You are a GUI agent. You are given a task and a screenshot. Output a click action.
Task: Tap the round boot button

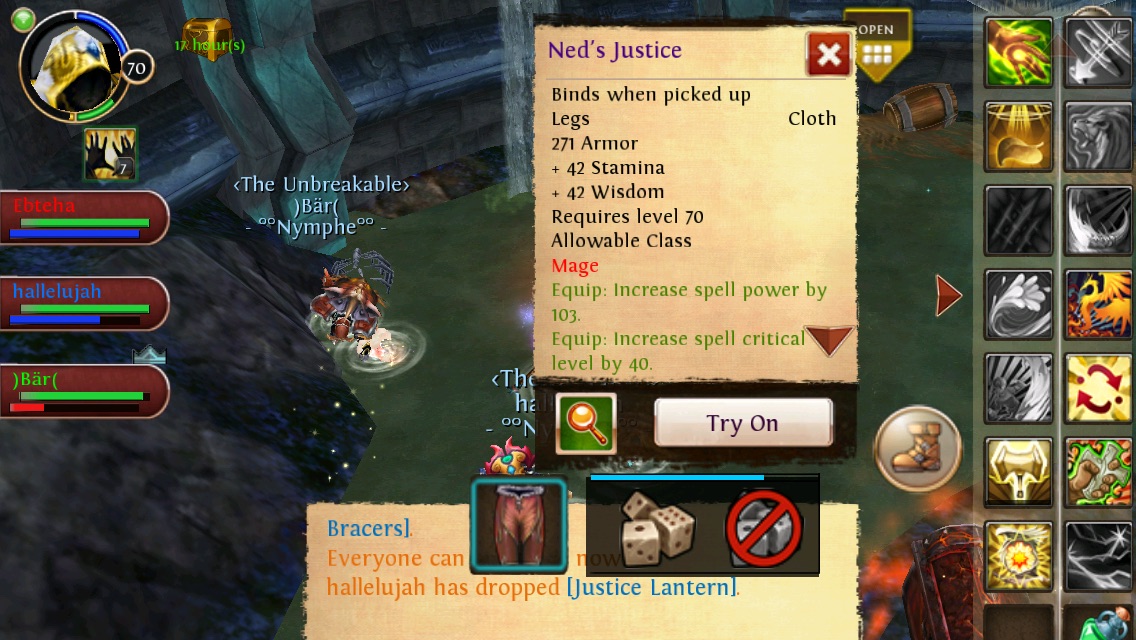917,448
